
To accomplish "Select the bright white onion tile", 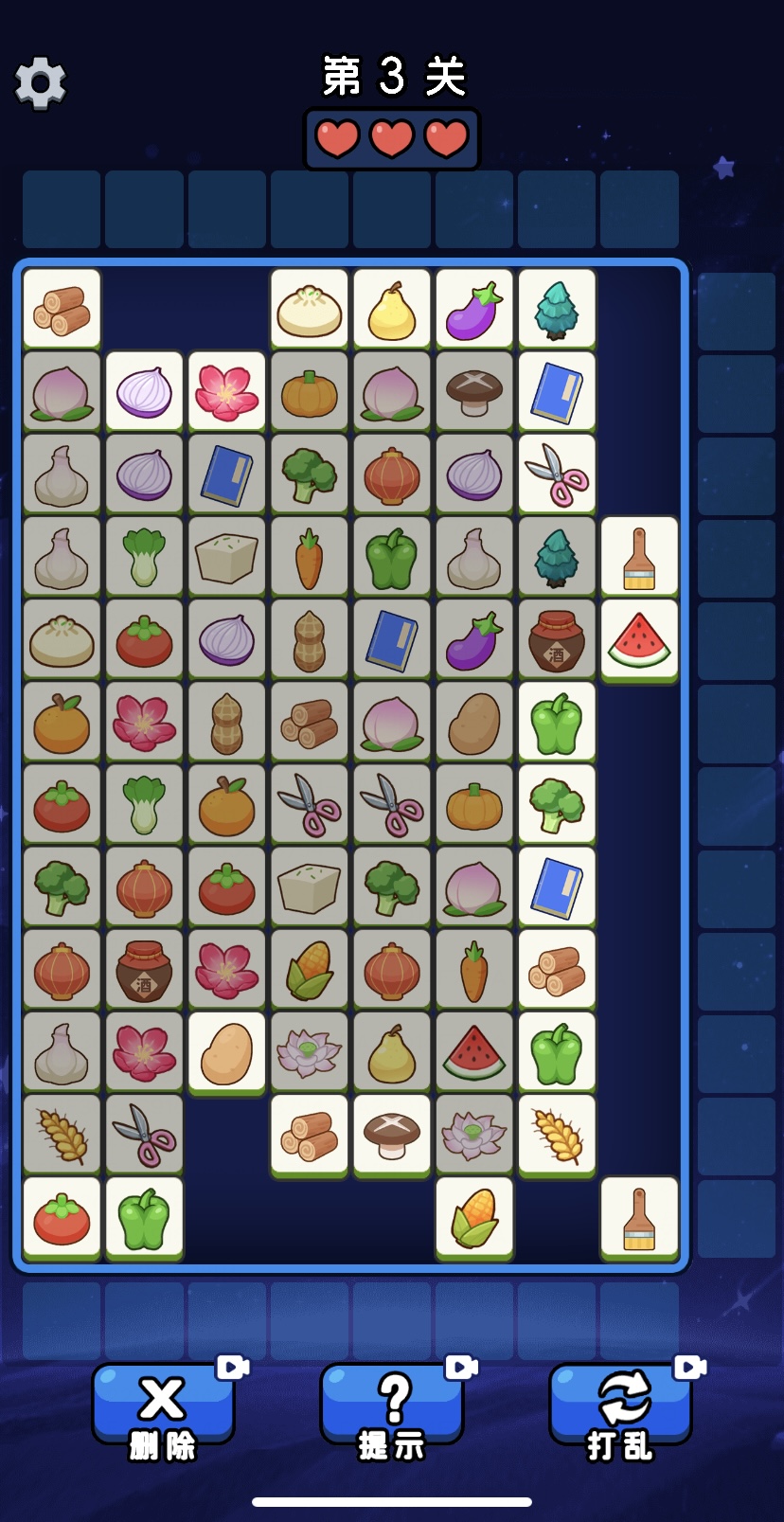I will click(144, 391).
